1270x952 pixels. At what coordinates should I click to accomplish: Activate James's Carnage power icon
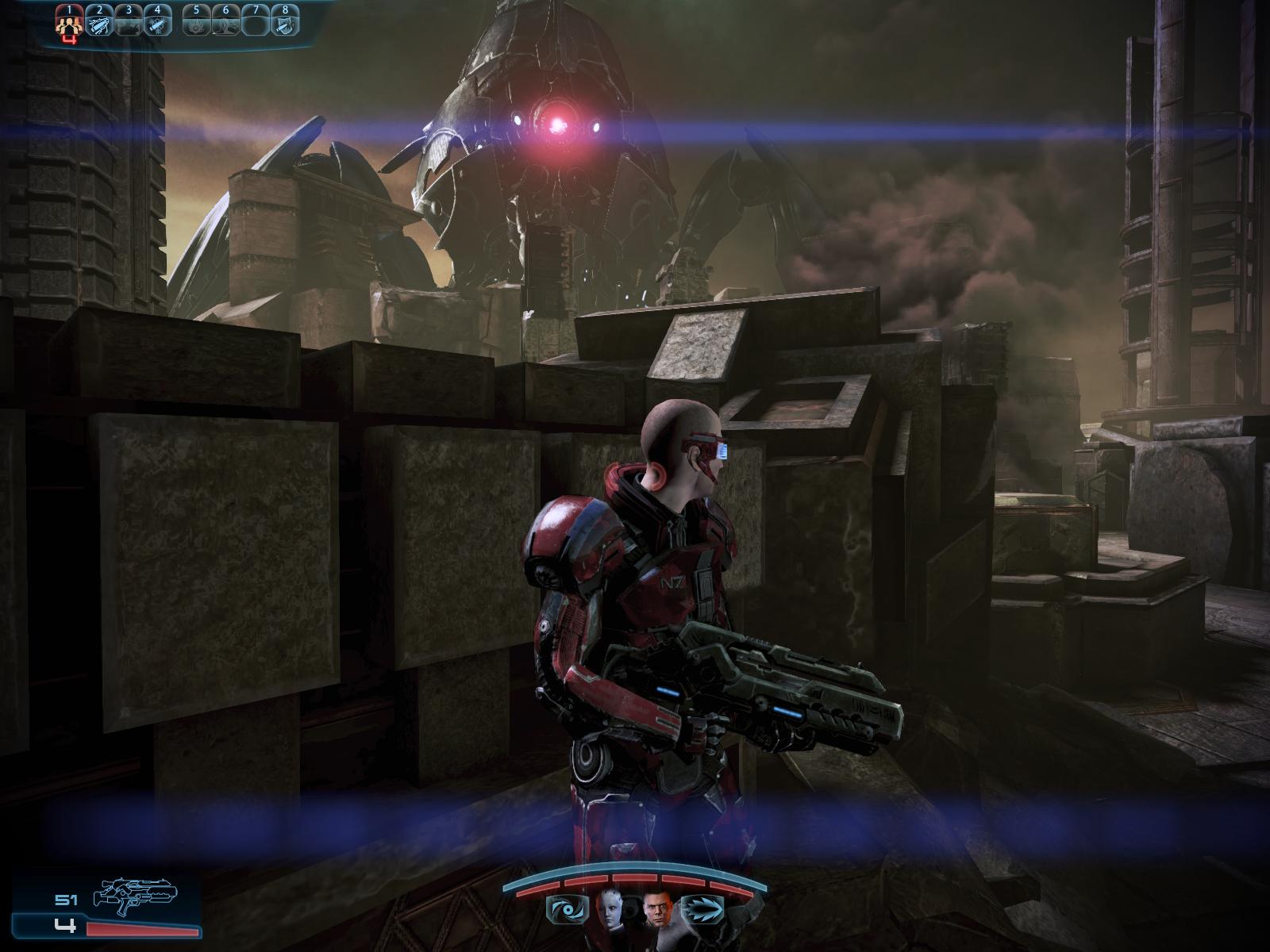click(702, 908)
